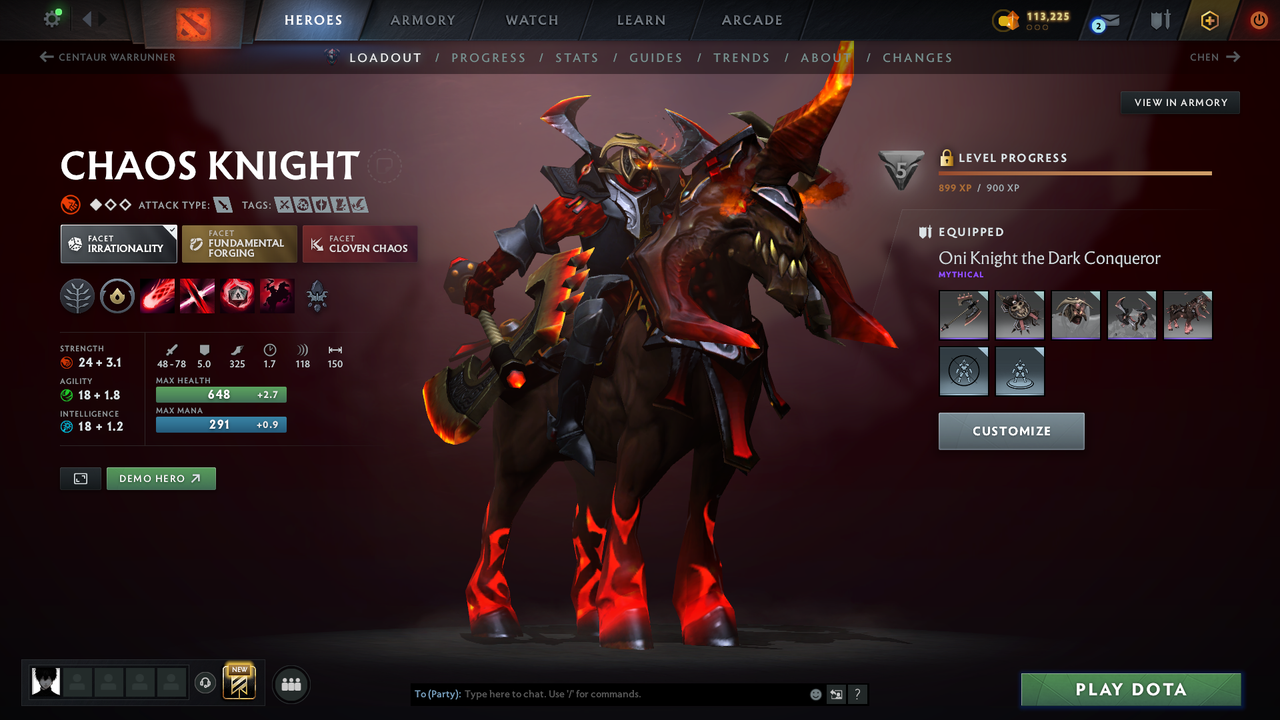Image resolution: width=1280 pixels, height=720 pixels.
Task: Advance to Chen's hero page
Action: [x=1213, y=57]
